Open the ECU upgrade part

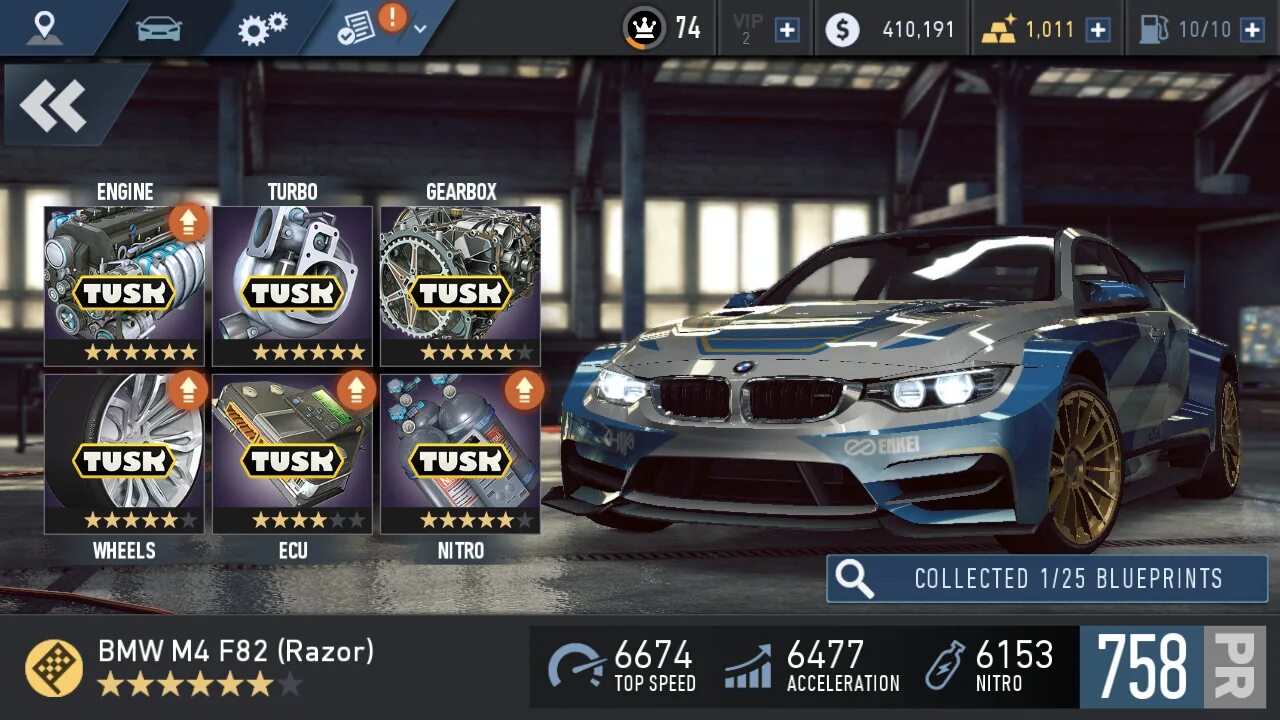[x=292, y=454]
